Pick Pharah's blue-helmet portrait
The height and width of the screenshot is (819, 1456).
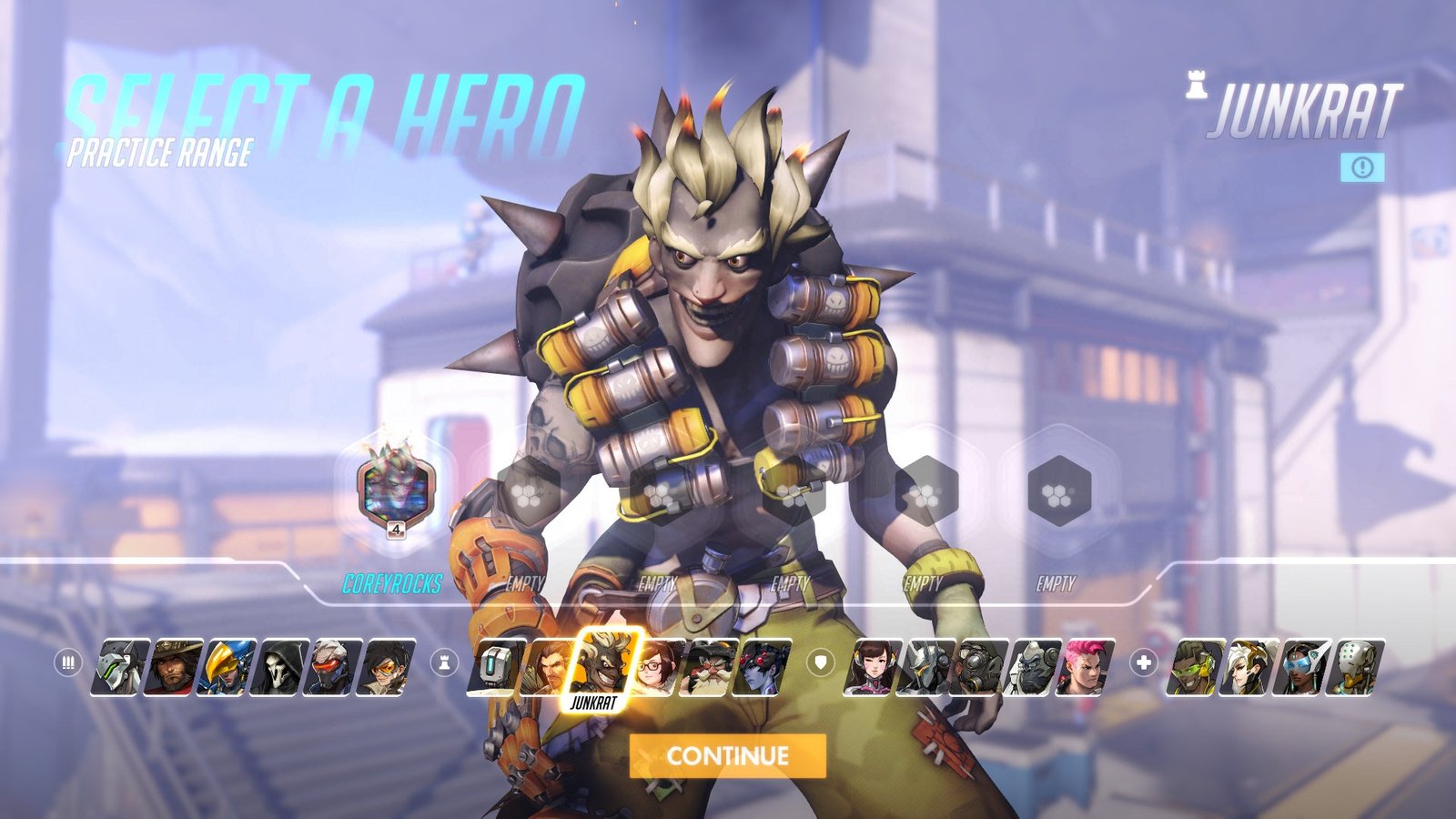(x=226, y=667)
